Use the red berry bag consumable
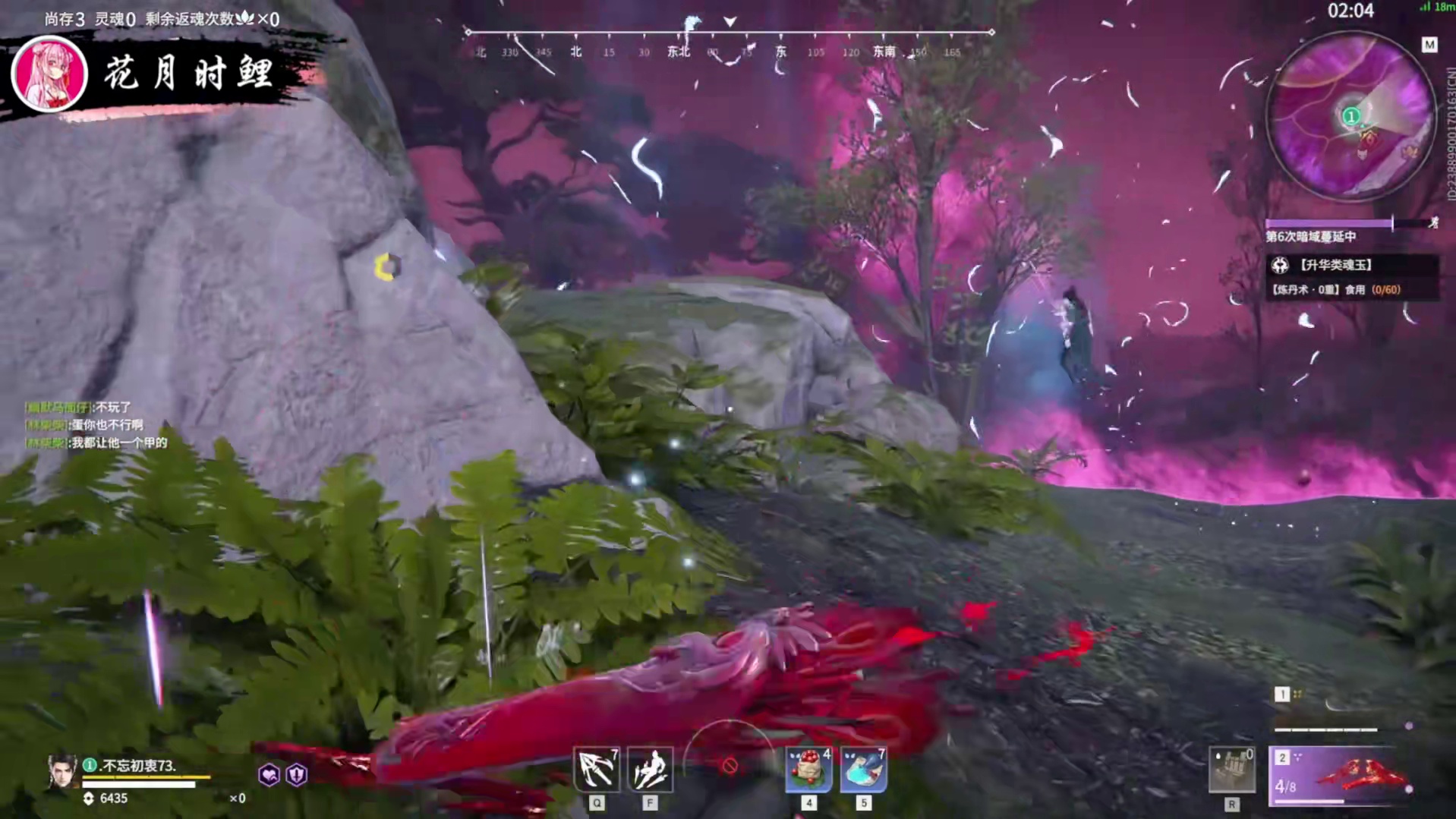 click(808, 770)
